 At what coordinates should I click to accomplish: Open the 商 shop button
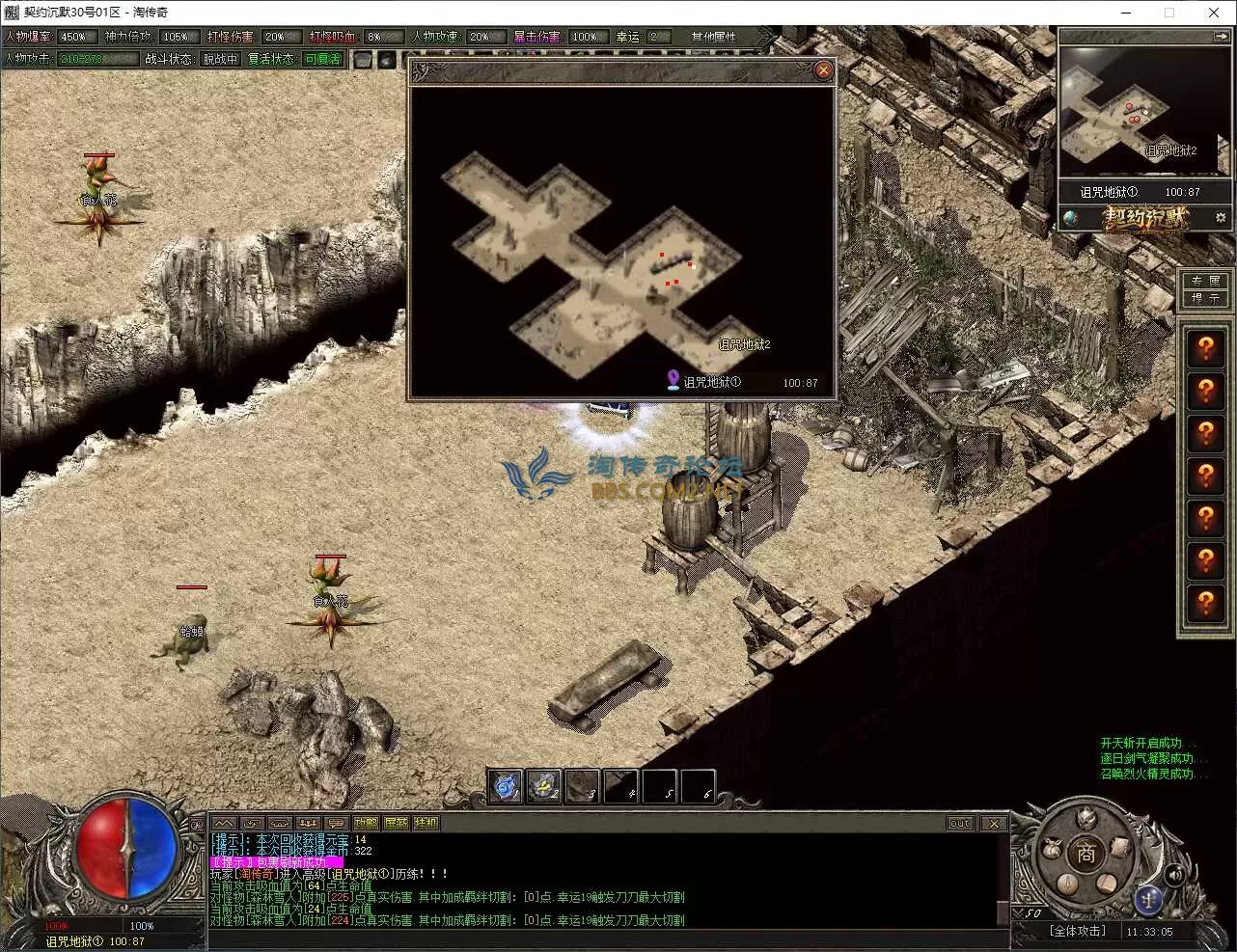pos(1086,855)
